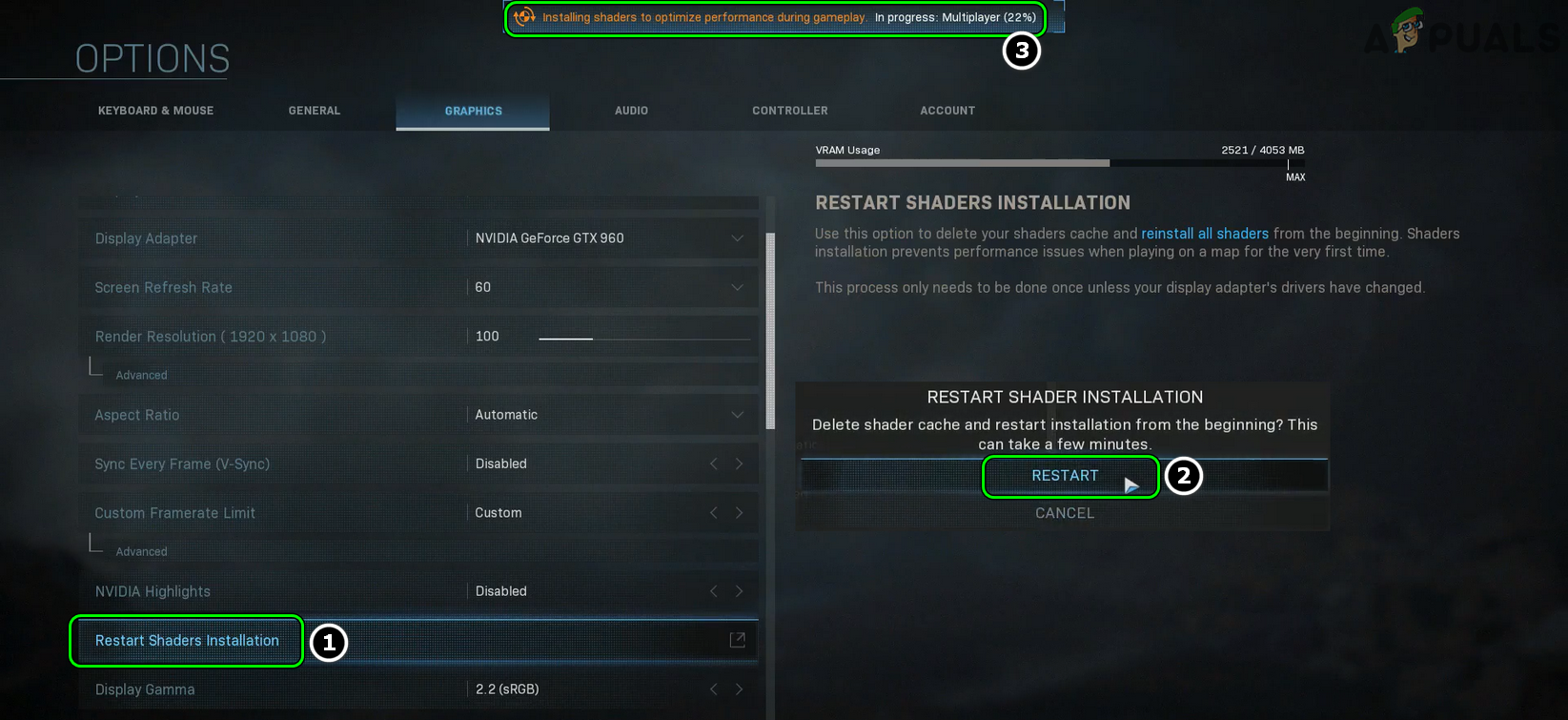1568x720 pixels.
Task: Switch to the Audio tab
Action: coord(631,111)
